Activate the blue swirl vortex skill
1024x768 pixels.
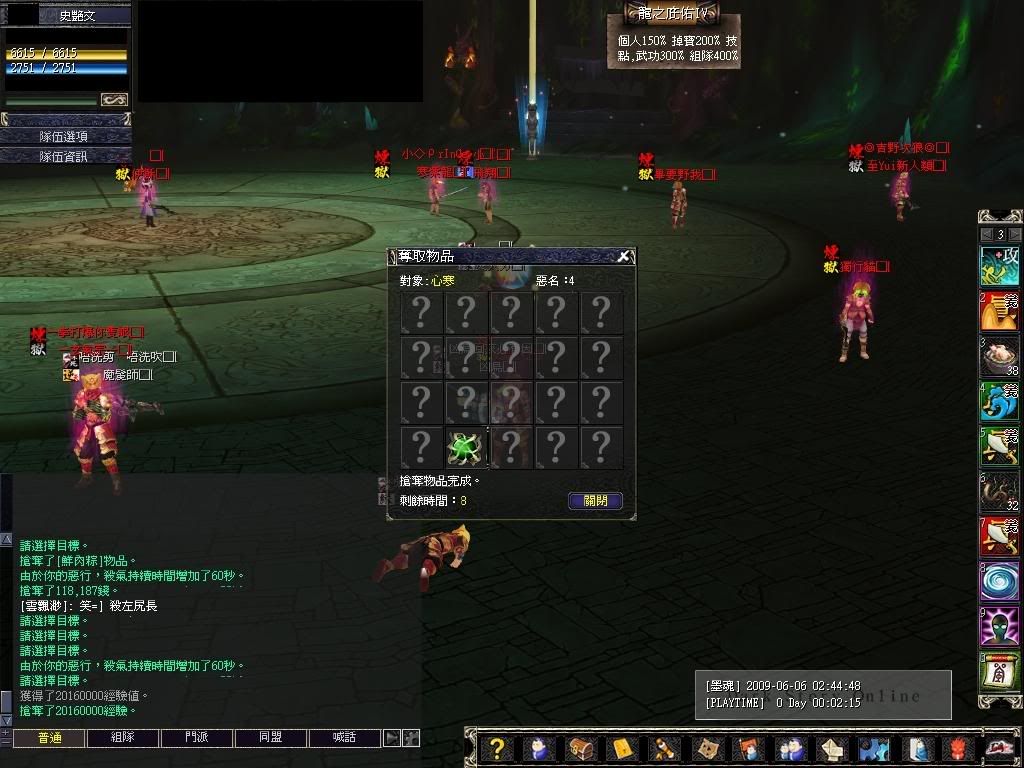pos(999,582)
